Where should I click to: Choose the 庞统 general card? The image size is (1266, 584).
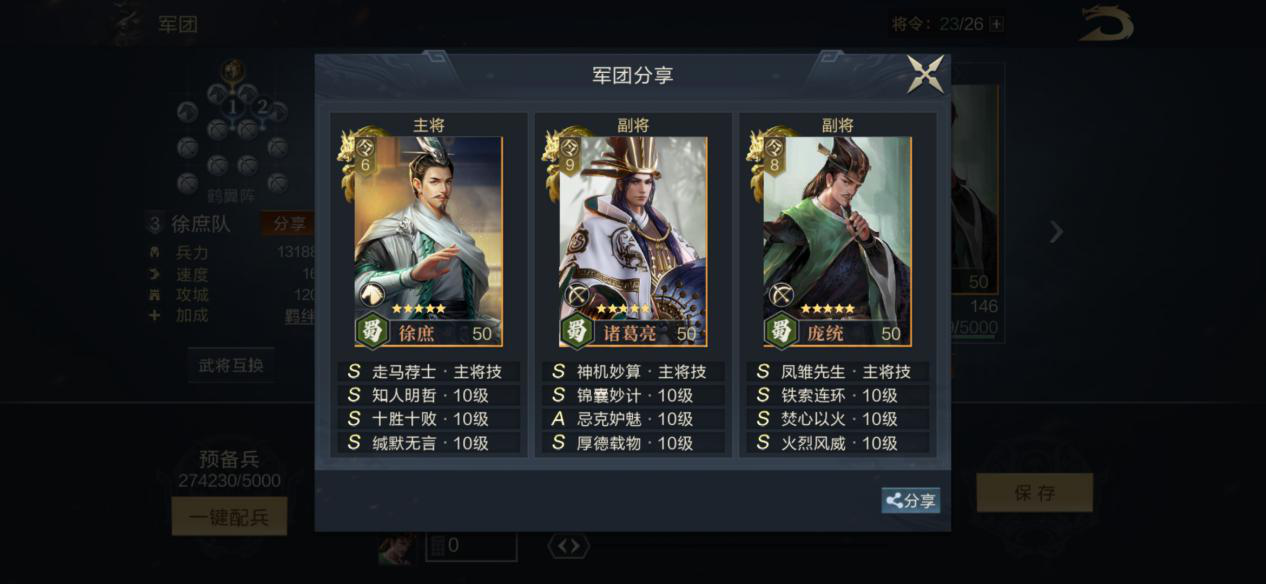[836, 241]
